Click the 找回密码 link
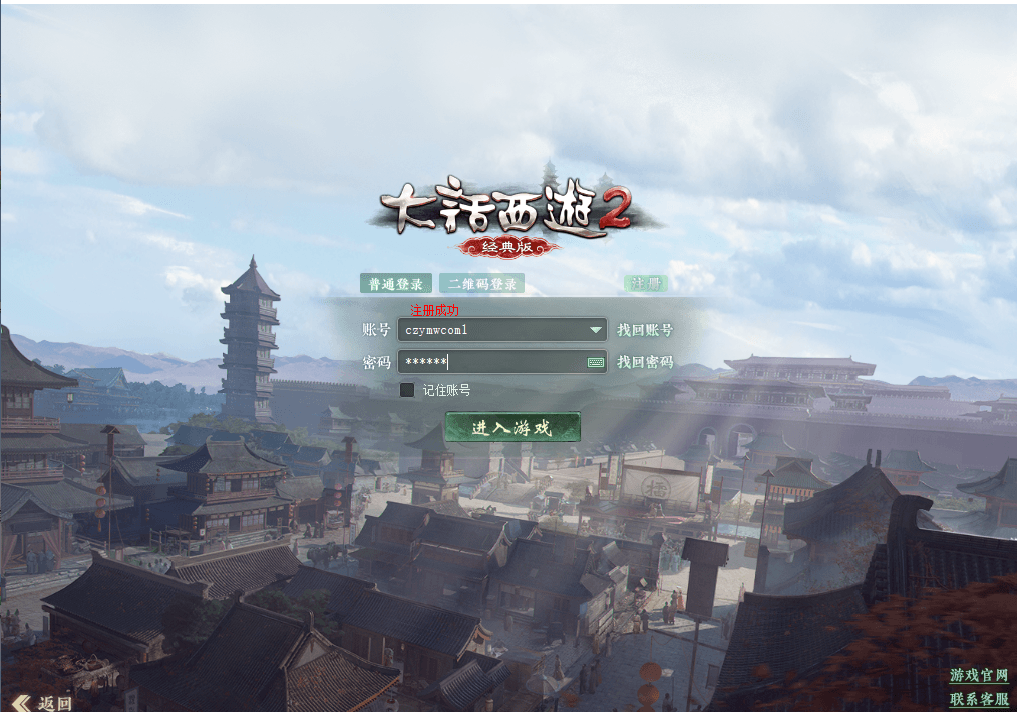This screenshot has height=712, width=1017. [645, 362]
